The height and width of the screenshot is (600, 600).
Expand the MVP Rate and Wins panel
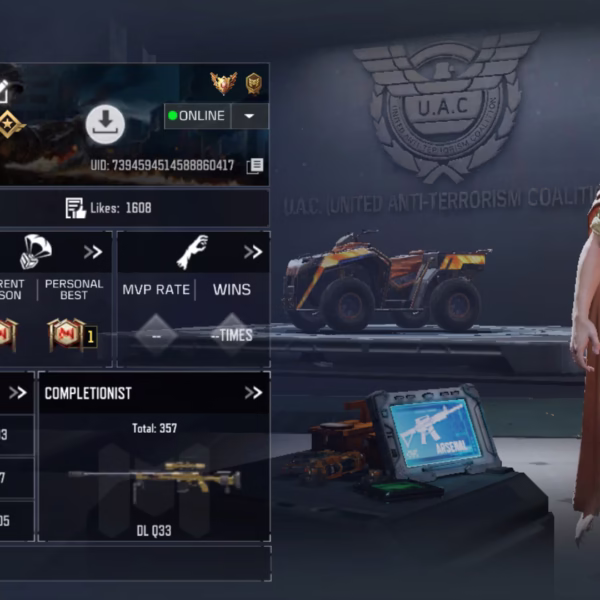pyautogui.click(x=253, y=252)
